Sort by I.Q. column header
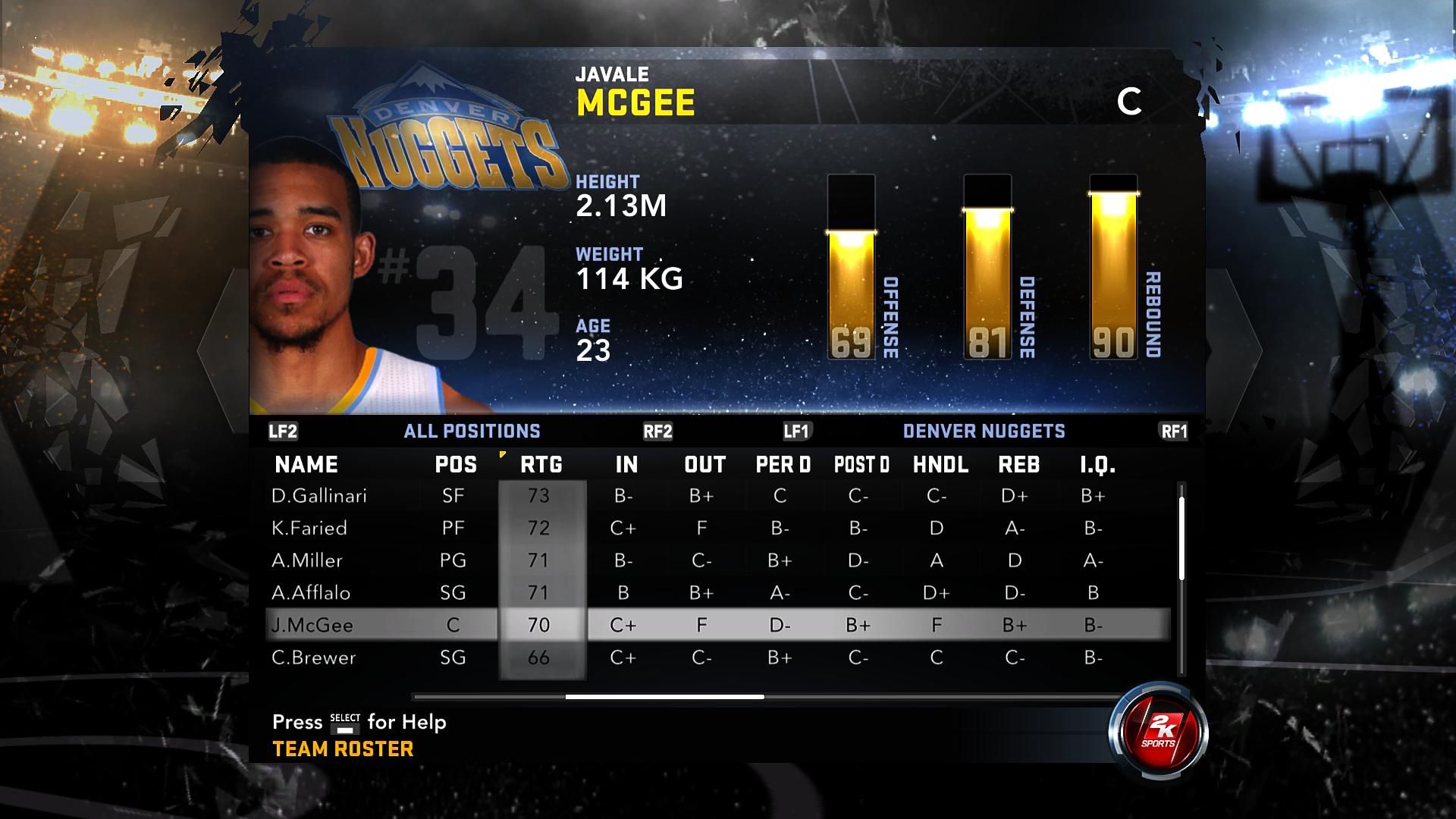1456x819 pixels. [1097, 465]
